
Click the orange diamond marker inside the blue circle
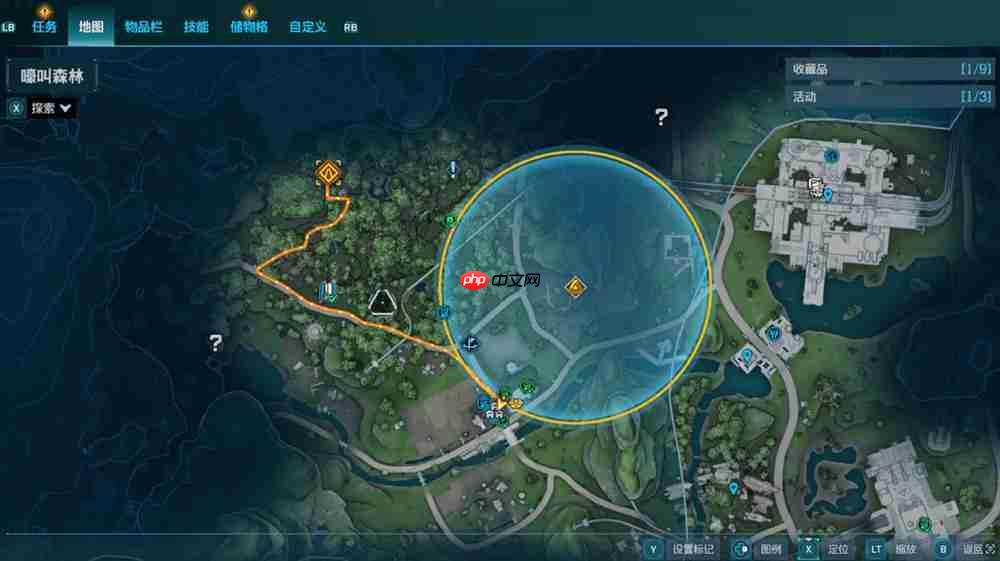point(575,288)
